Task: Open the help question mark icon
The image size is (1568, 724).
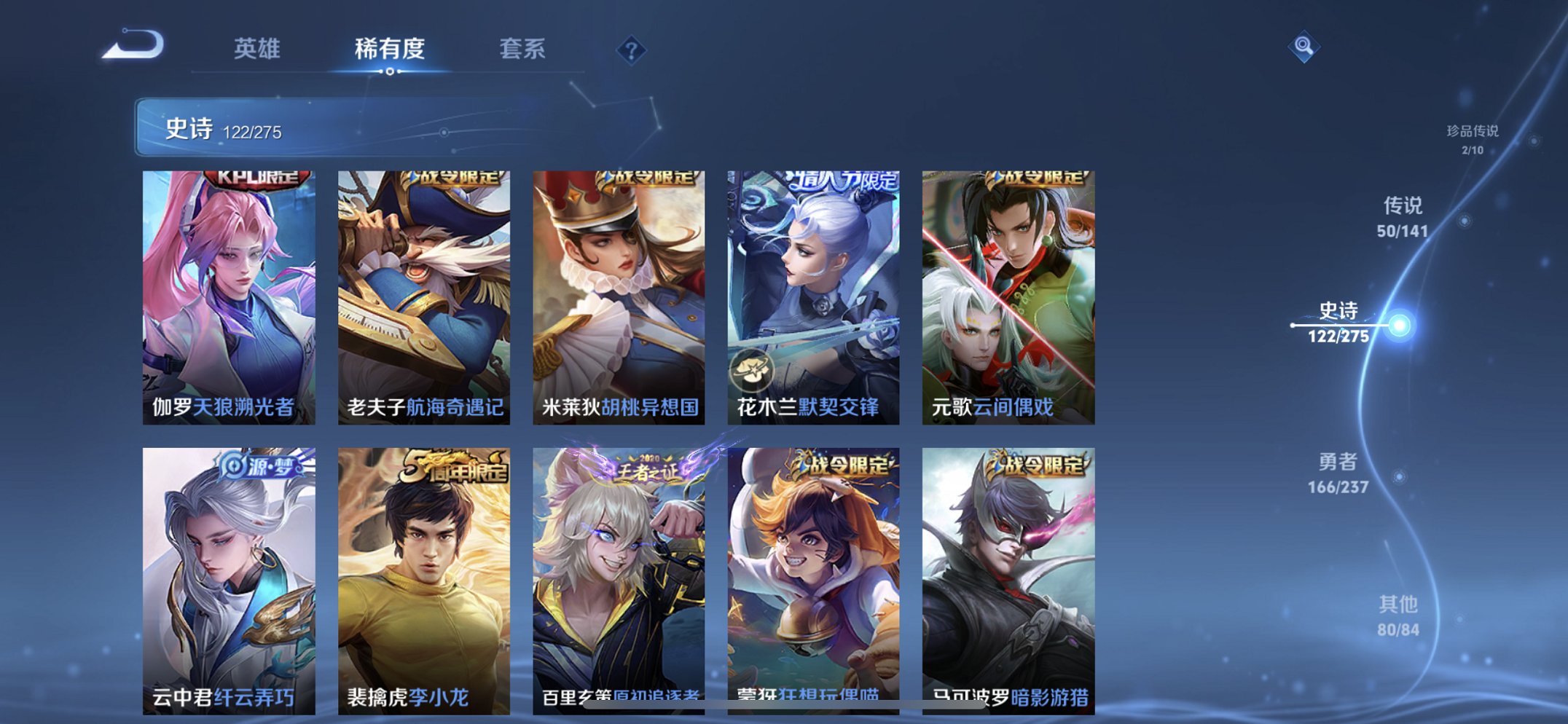Action: 631,50
